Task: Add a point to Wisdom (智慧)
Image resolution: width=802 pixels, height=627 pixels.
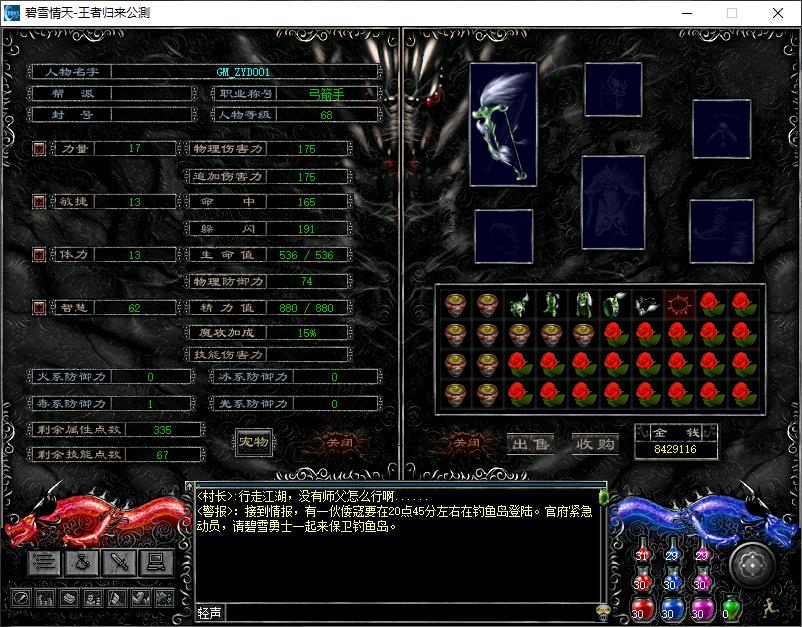Action: click(39, 308)
